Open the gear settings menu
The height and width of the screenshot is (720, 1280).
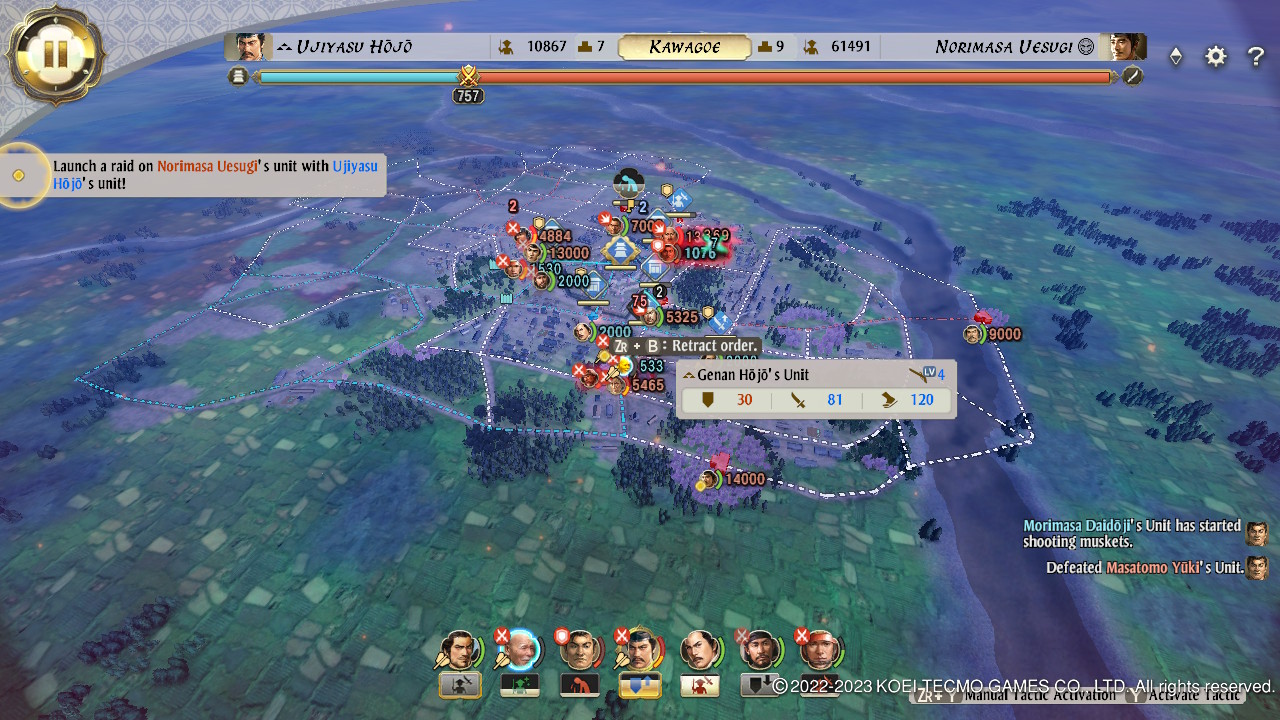(1215, 57)
